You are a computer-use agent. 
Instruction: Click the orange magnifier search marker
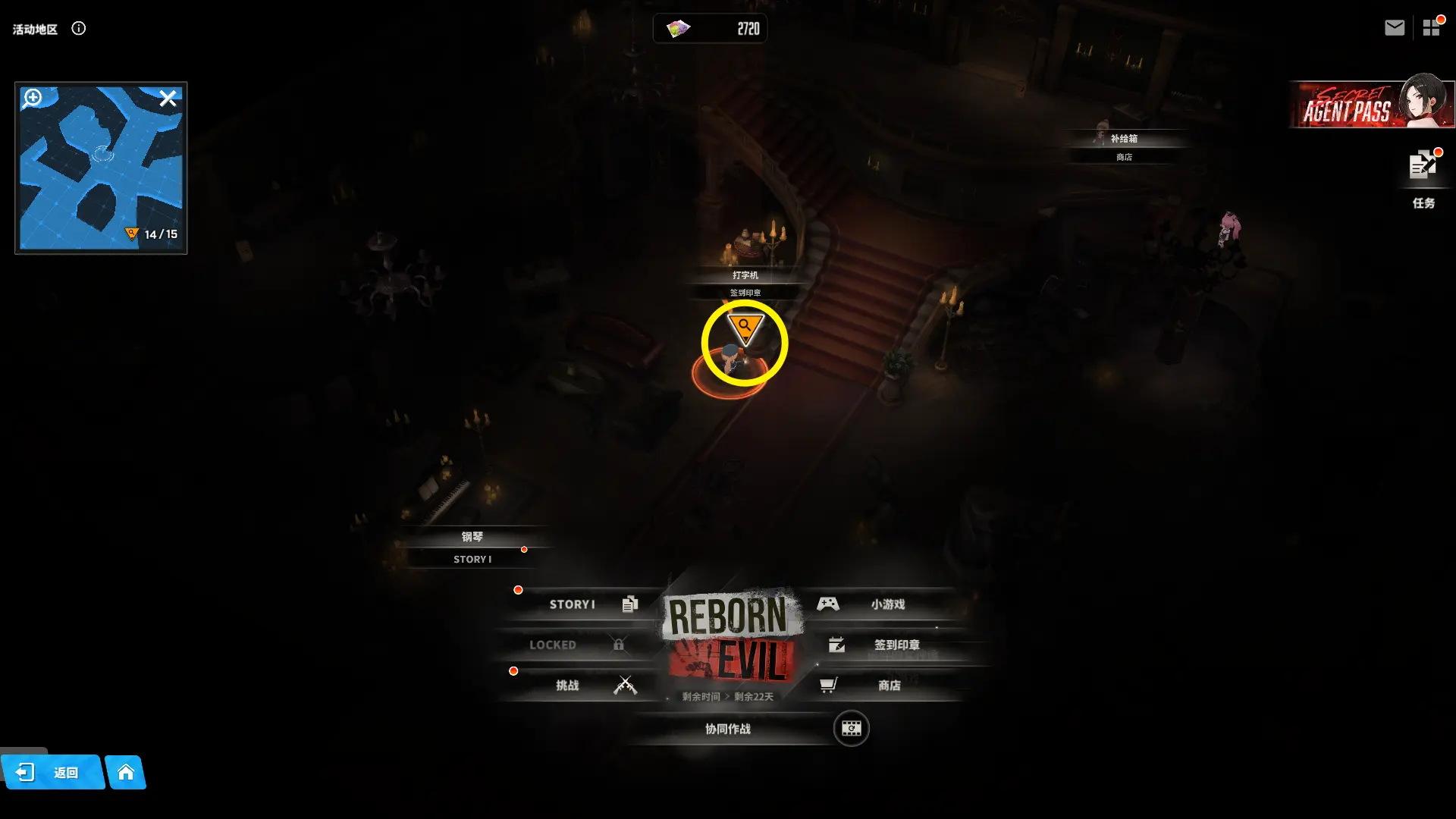pos(745,328)
